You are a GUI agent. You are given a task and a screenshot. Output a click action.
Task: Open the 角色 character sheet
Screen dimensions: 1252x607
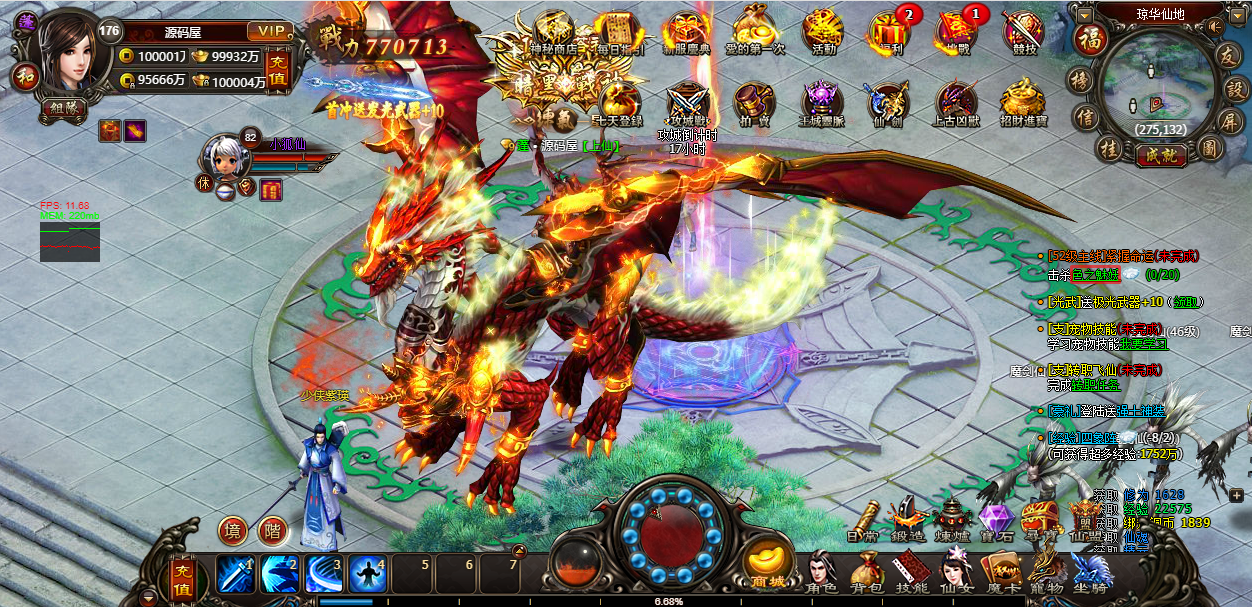[822, 572]
